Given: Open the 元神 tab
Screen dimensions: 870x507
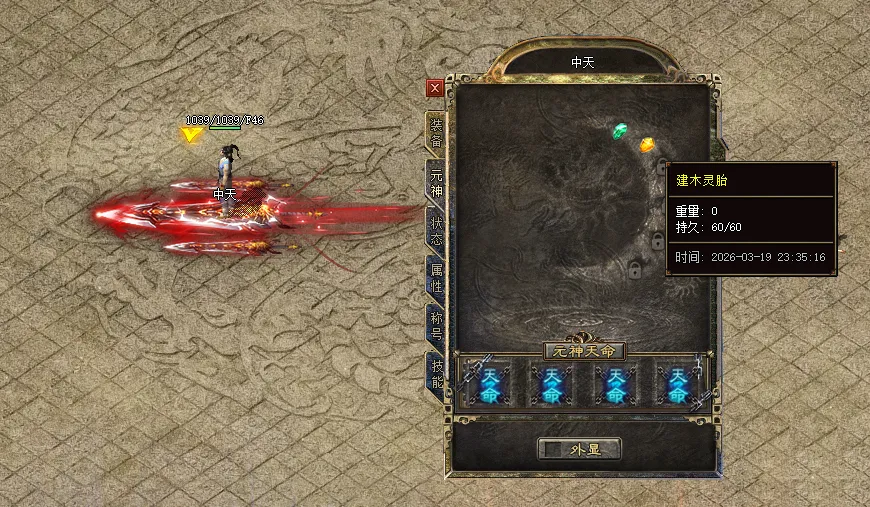Looking at the screenshot, I should coord(436,178).
